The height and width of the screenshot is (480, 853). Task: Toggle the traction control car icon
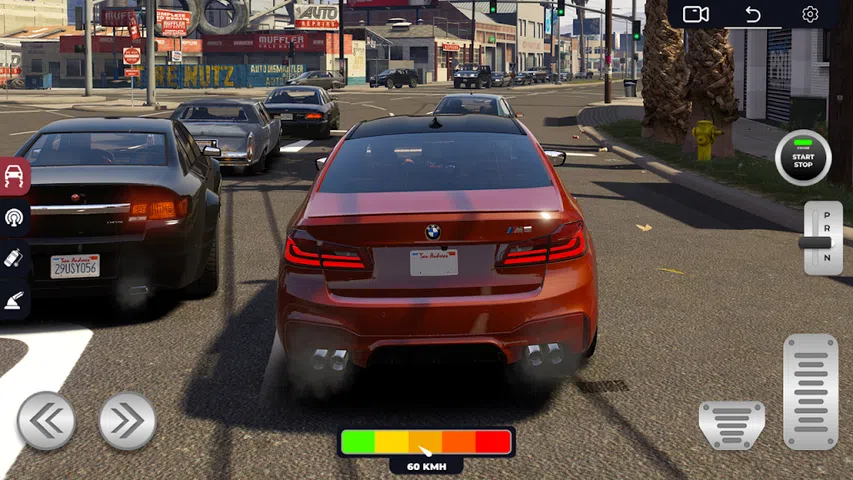[x=14, y=177]
